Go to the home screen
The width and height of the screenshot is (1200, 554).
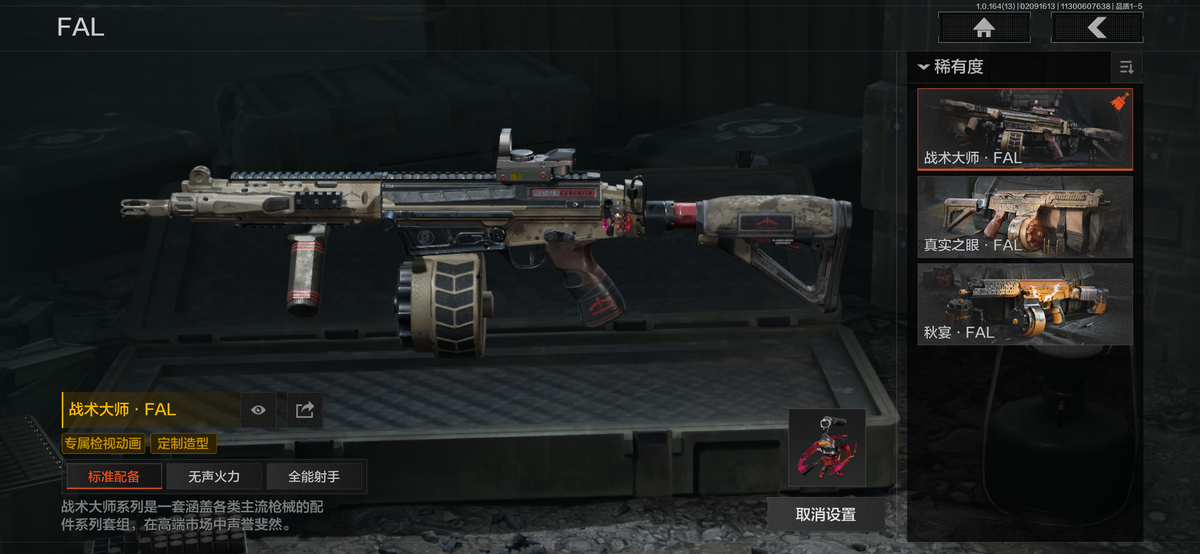pyautogui.click(x=984, y=28)
